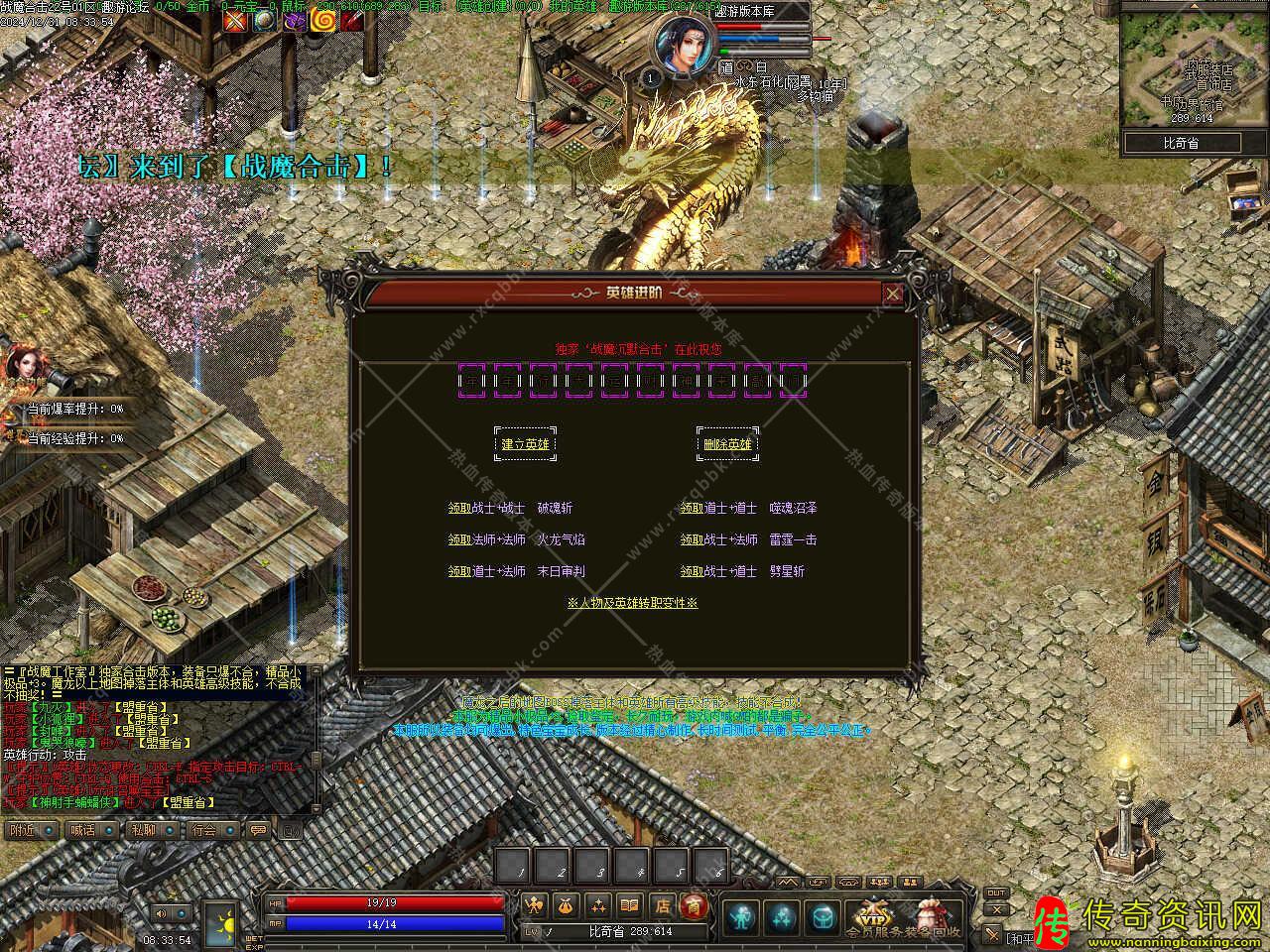Claim the 法师+法师 火龙气焰 skill
The width and height of the screenshot is (1270, 952).
click(x=459, y=539)
